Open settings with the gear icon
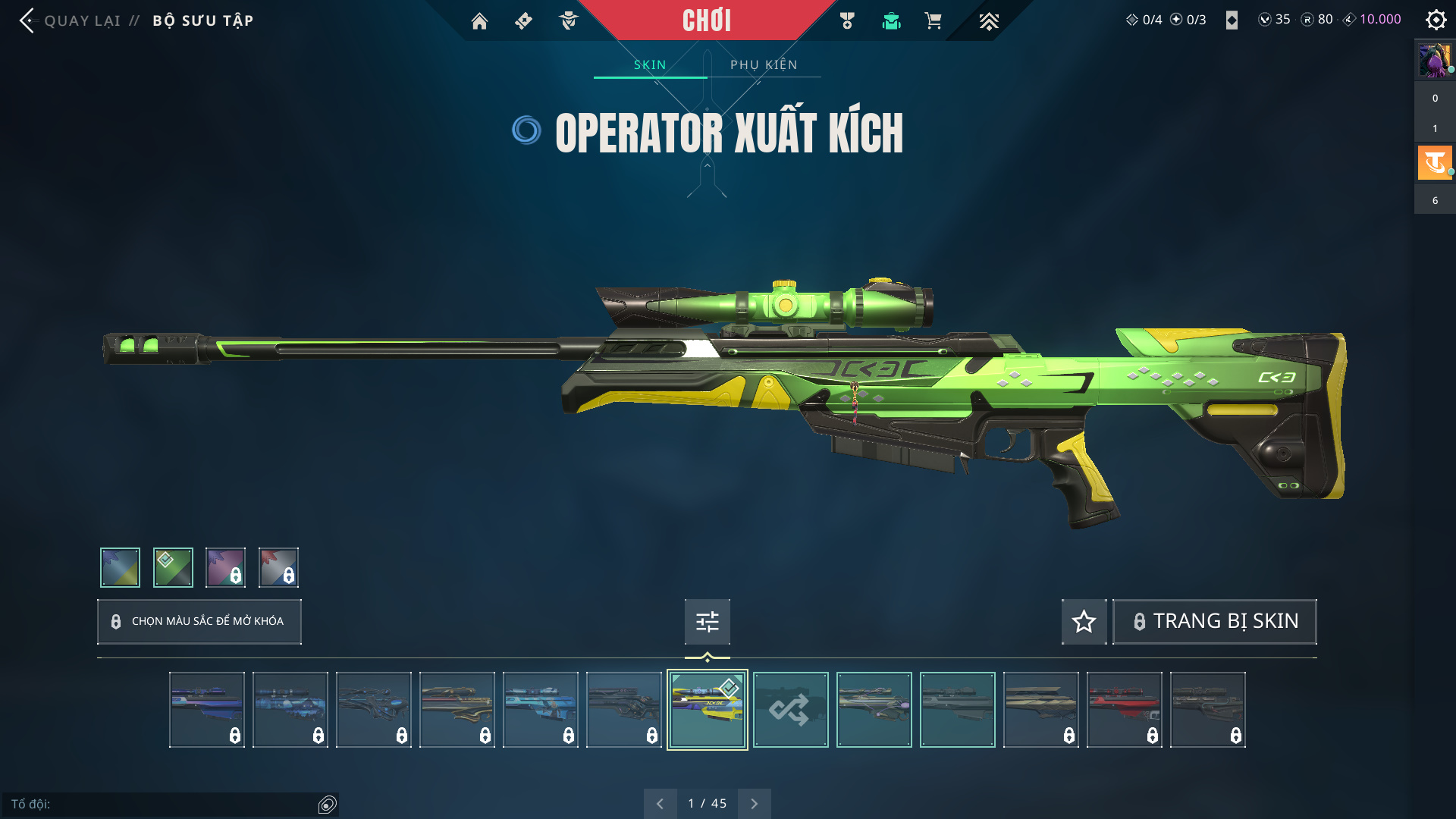The image size is (1456, 819). 1436,20
